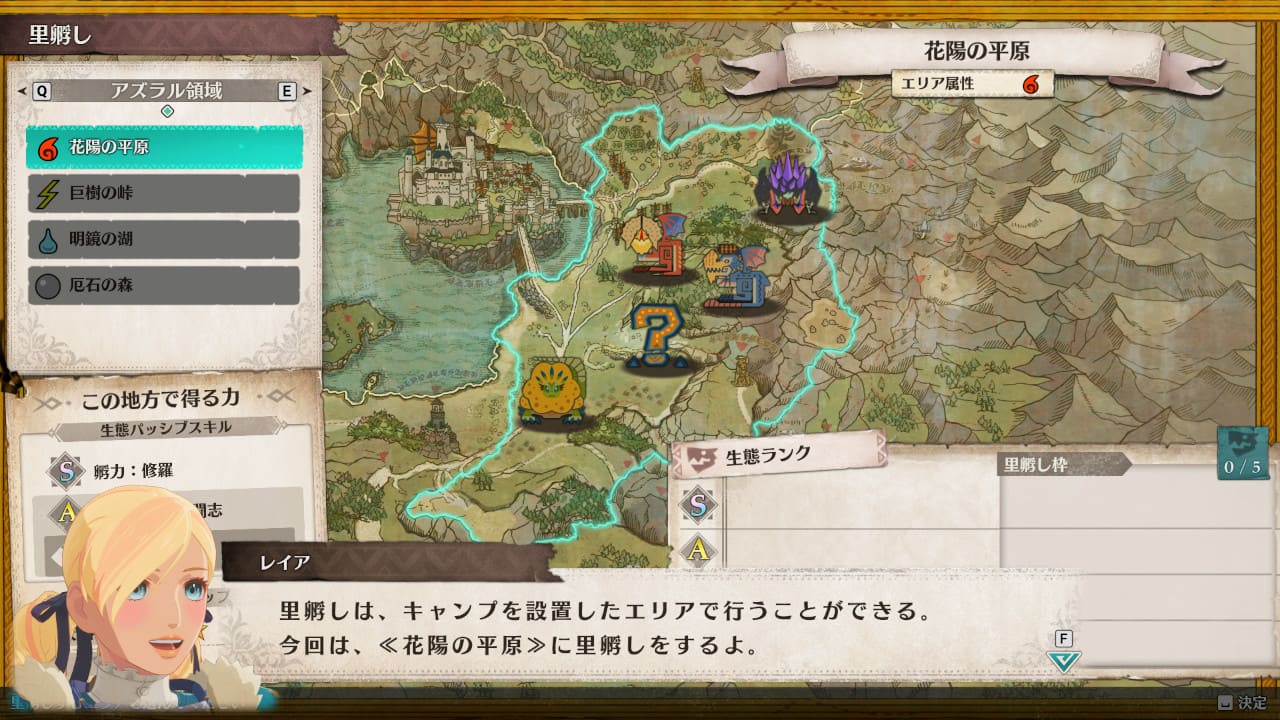Select the purple spiked monster map icon
Screen dimensions: 1280x720
tap(787, 187)
